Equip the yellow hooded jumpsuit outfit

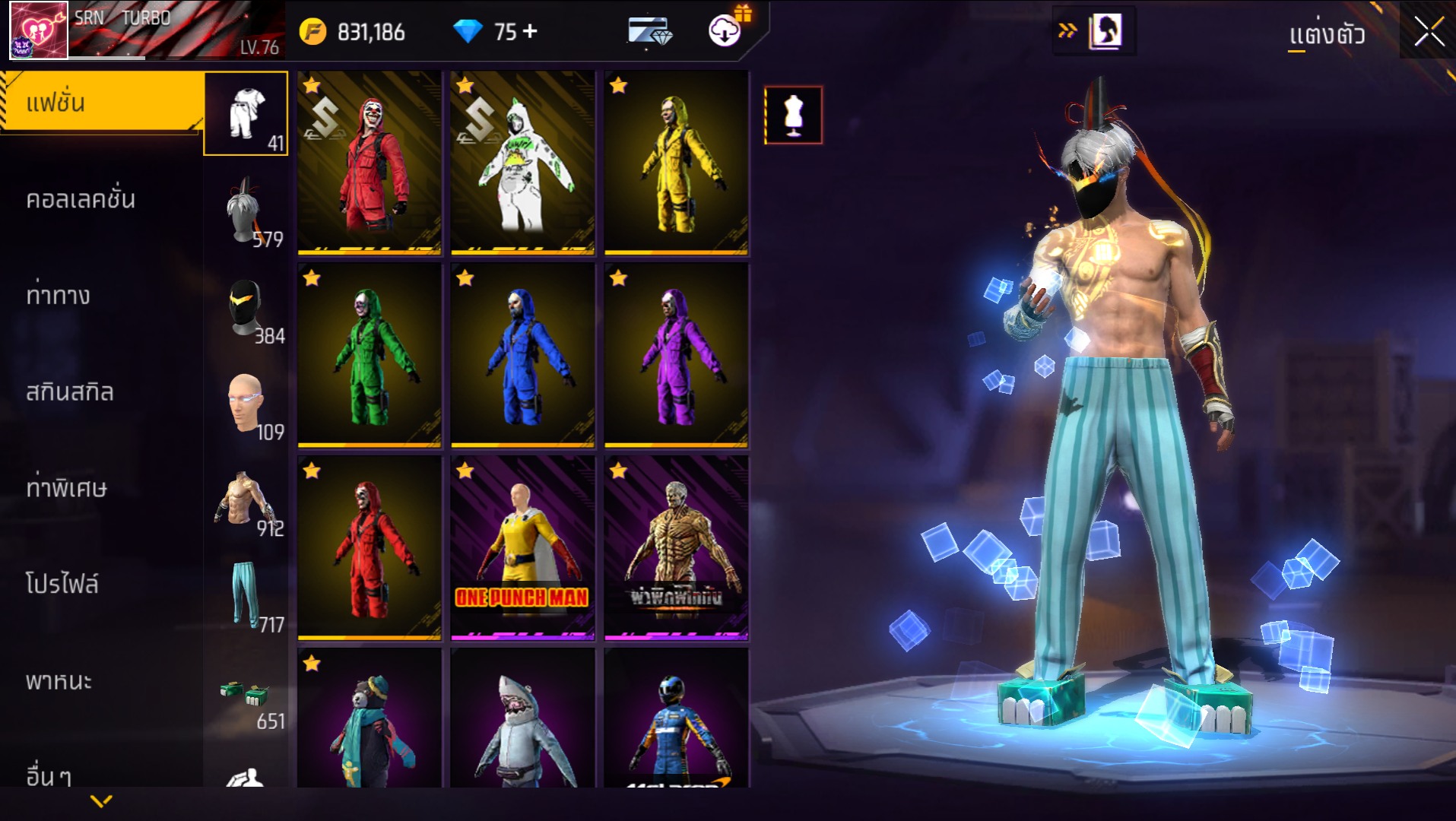click(676, 163)
